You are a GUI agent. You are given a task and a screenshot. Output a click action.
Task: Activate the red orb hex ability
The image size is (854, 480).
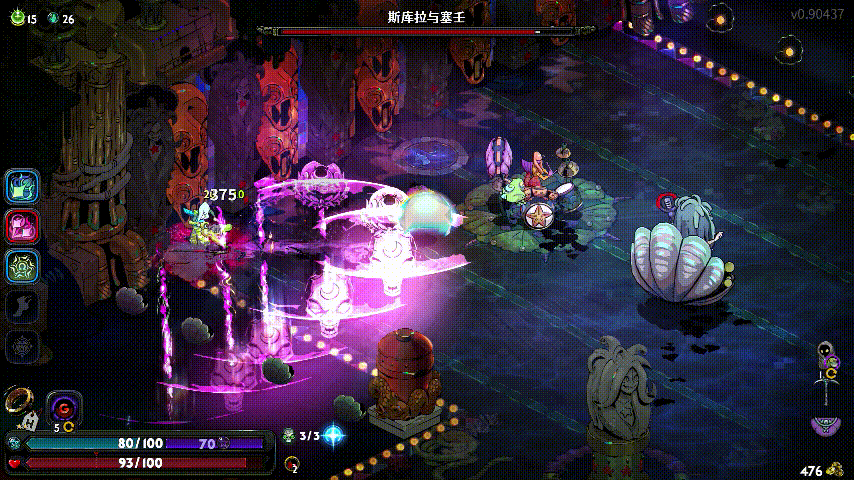64,407
